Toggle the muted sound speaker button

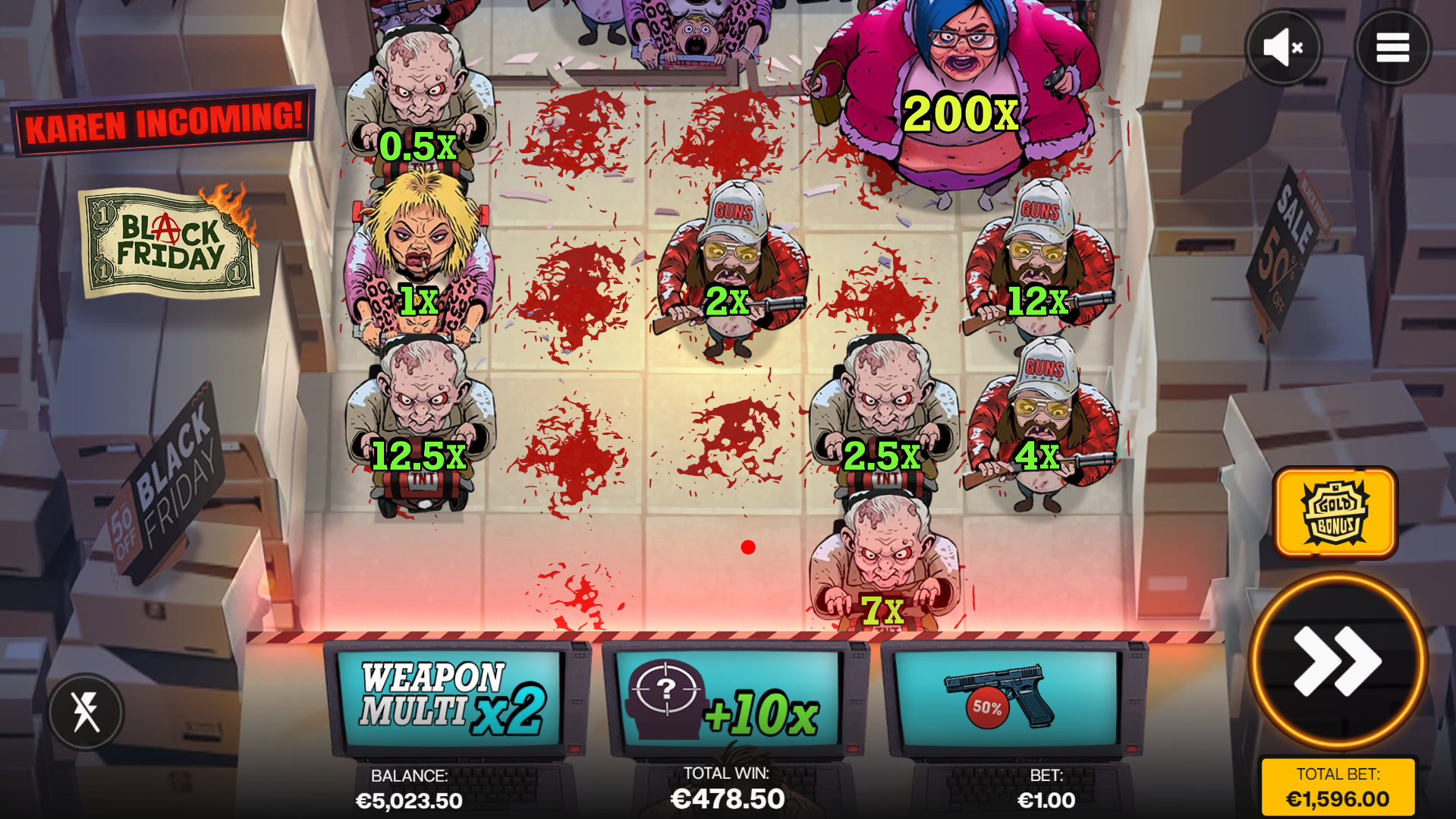pos(1283,48)
